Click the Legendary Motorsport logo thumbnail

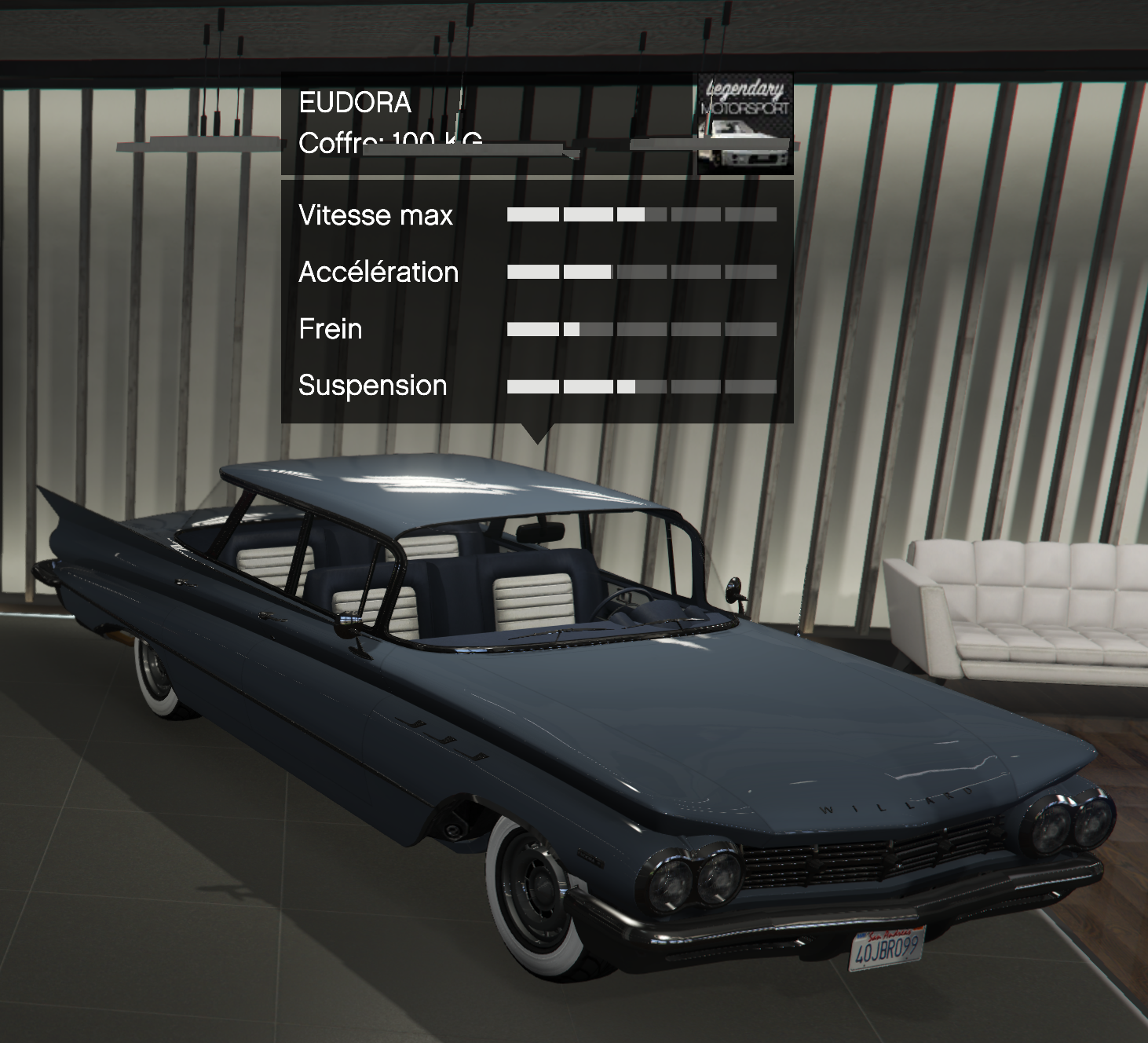tap(745, 124)
